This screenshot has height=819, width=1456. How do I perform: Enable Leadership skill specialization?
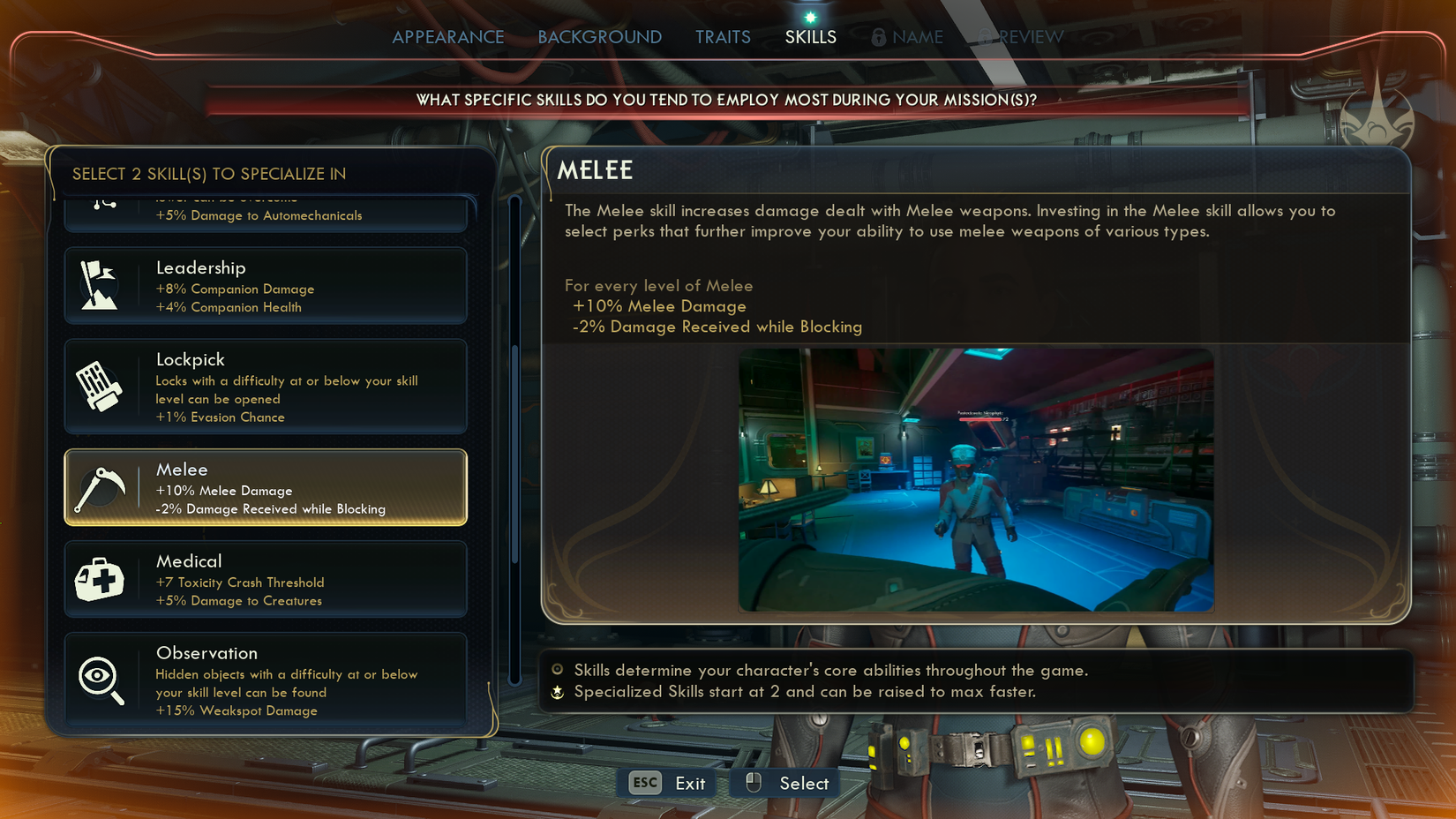tap(265, 284)
